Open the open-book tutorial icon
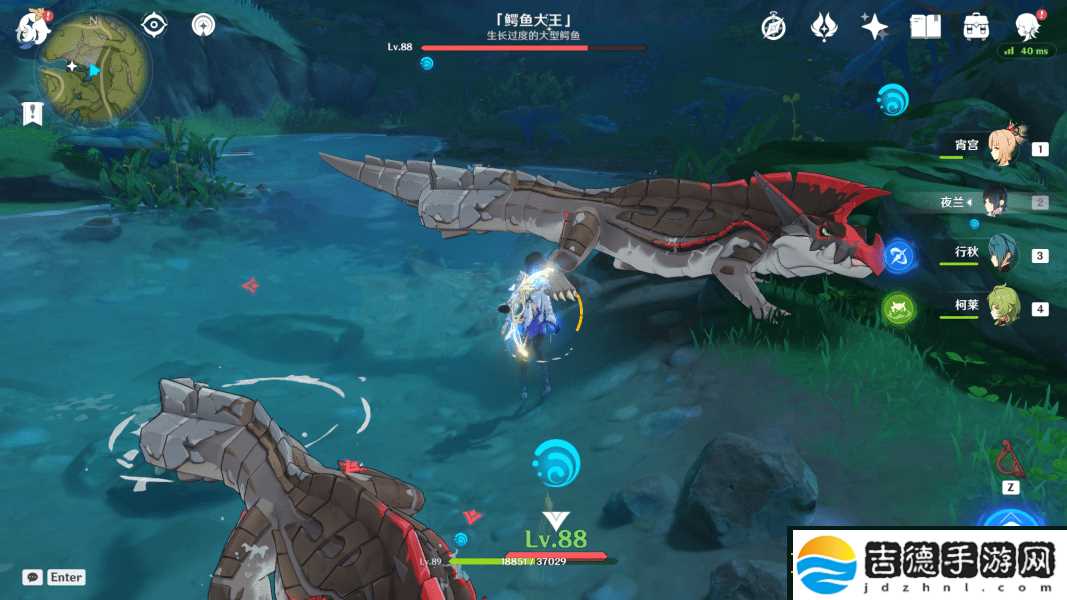 (x=925, y=27)
